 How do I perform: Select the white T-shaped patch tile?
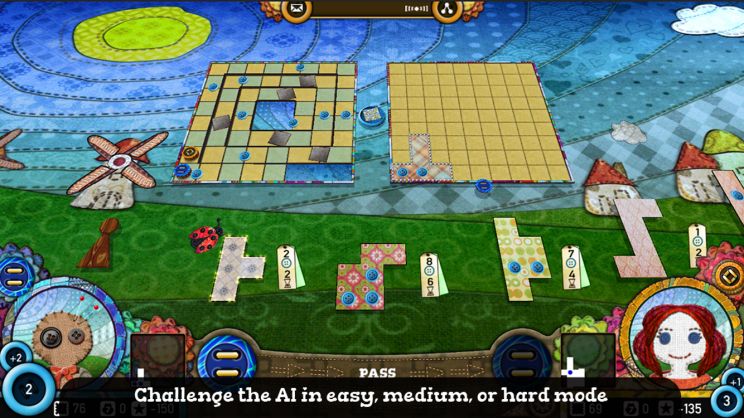click(x=238, y=267)
